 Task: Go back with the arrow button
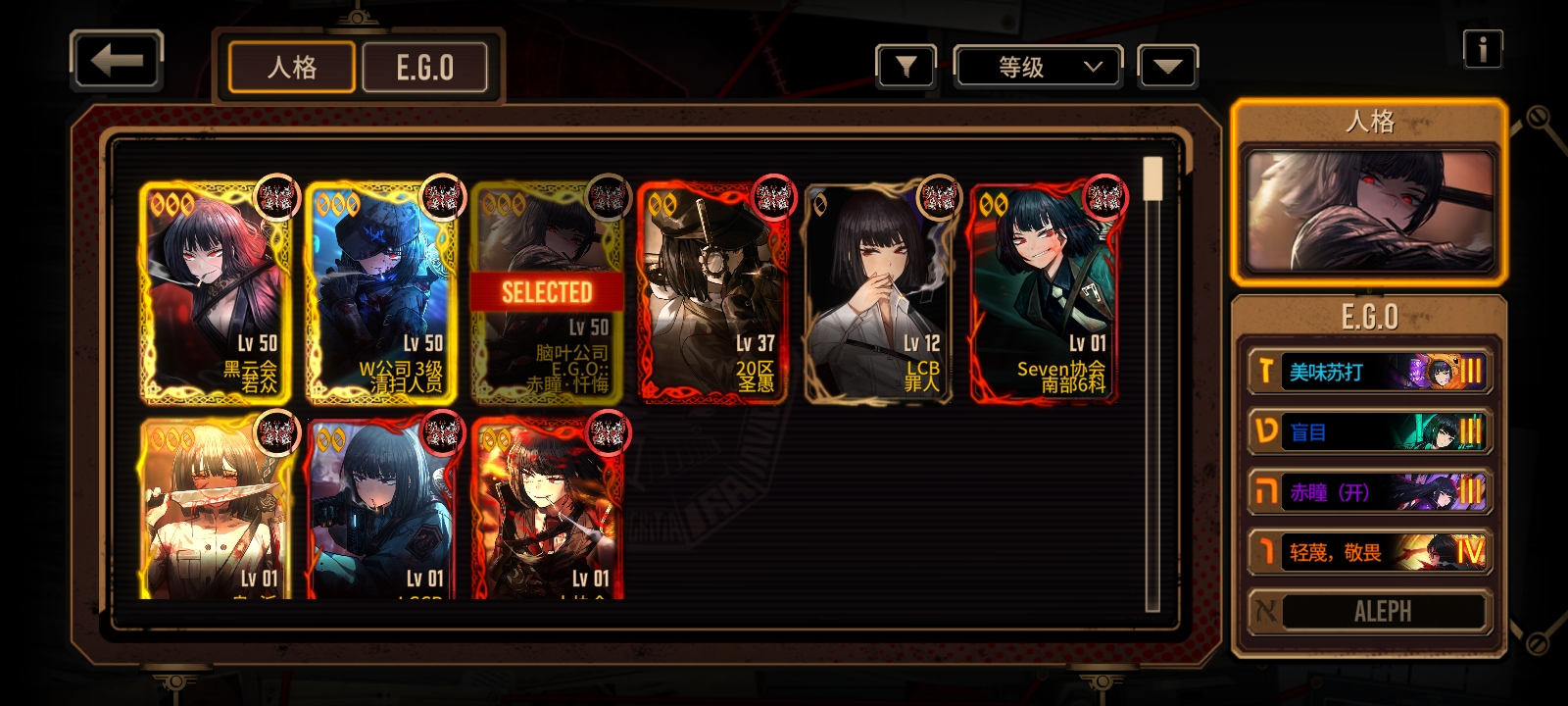click(x=117, y=61)
